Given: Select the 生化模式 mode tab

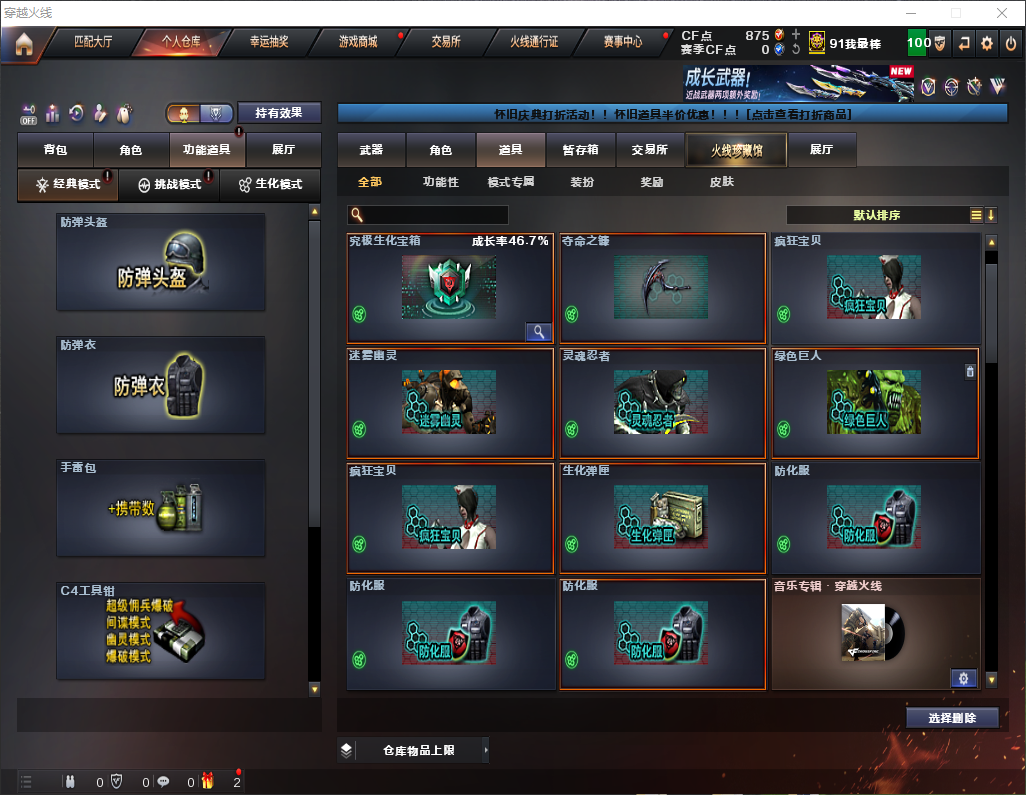Looking at the screenshot, I should (270, 185).
